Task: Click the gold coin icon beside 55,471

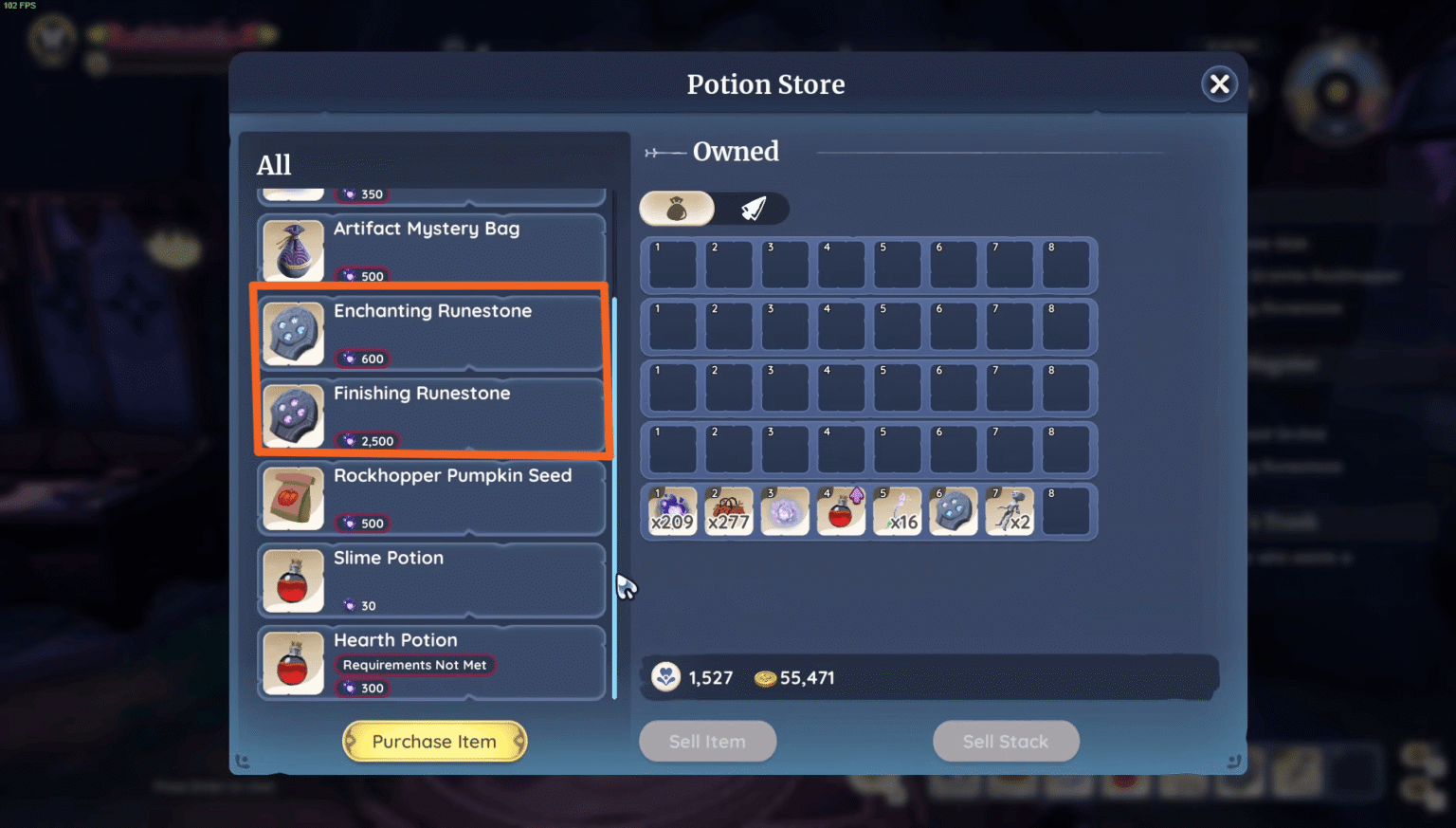Action: [x=764, y=678]
